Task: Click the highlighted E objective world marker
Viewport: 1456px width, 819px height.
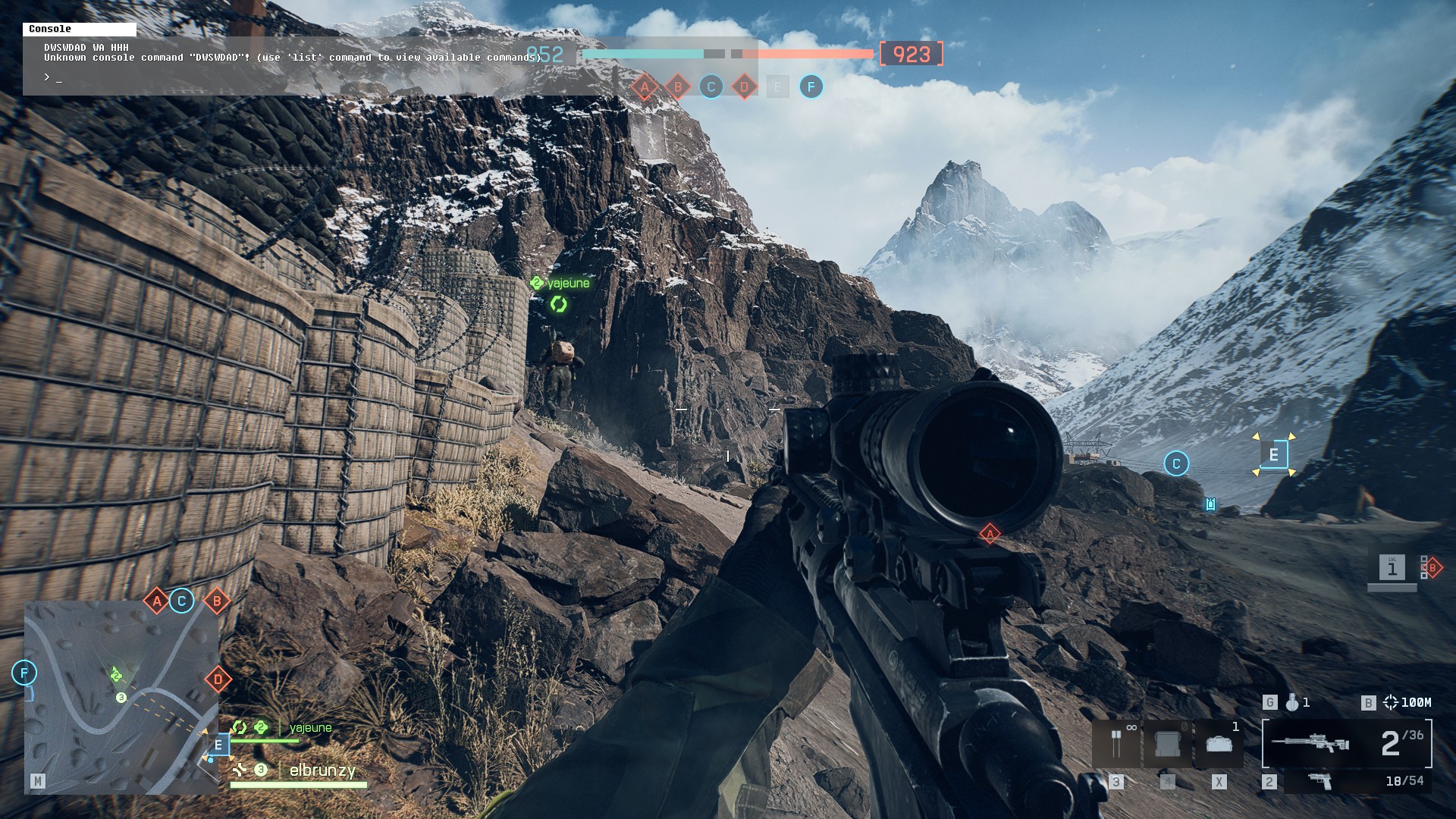Action: pyautogui.click(x=1274, y=455)
